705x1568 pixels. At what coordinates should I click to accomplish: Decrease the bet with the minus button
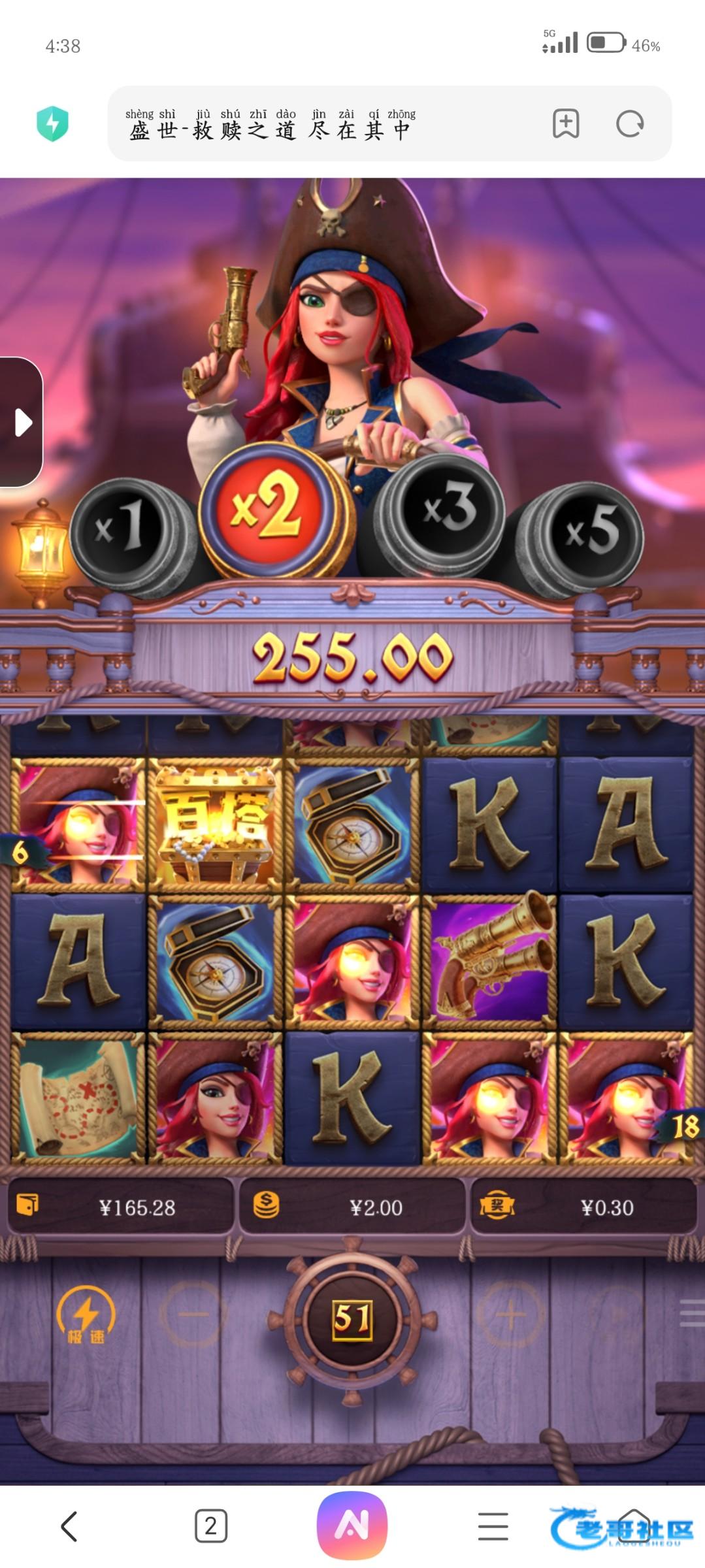(x=193, y=1314)
